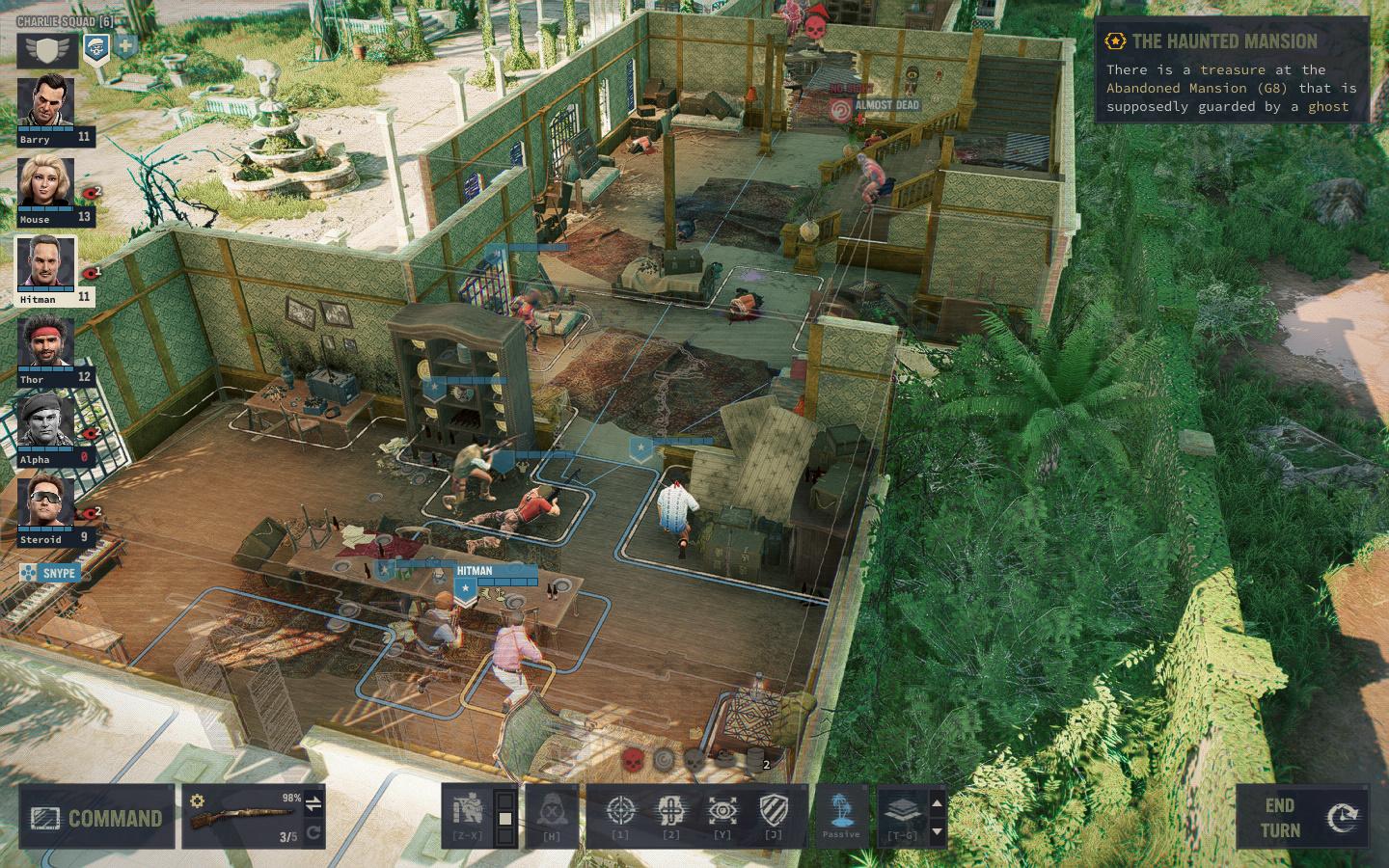Switch to the mercenary Thor
Screen dimensions: 1389x868
(x=45, y=342)
